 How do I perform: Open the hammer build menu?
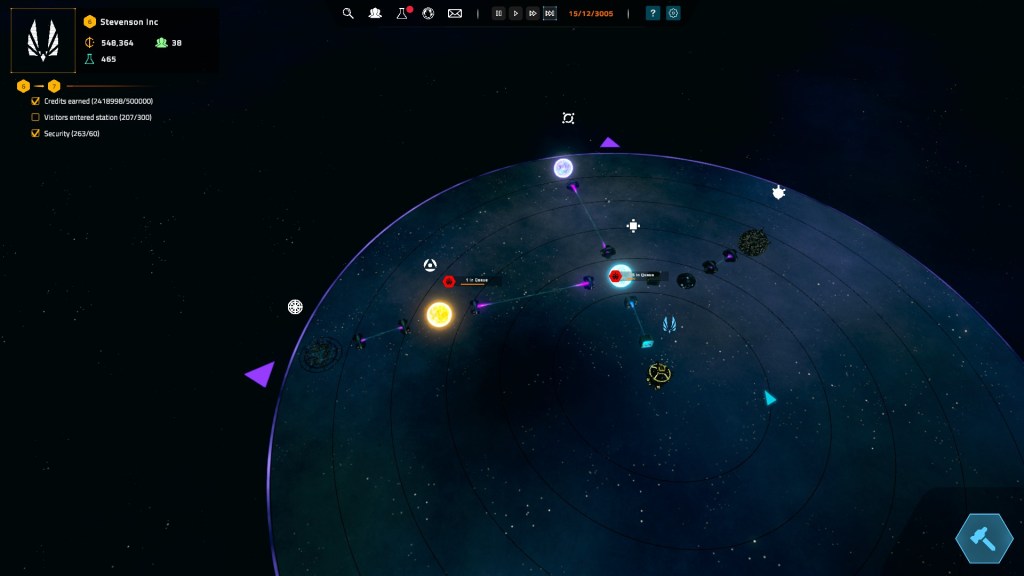984,538
